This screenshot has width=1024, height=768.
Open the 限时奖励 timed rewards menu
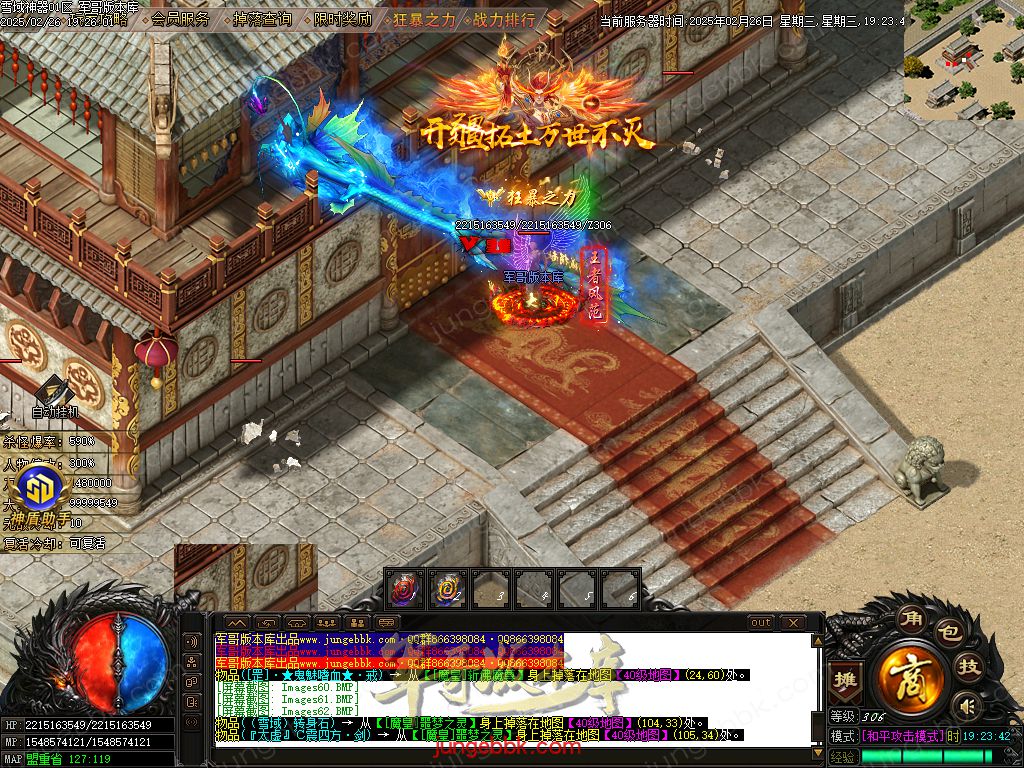pos(342,19)
